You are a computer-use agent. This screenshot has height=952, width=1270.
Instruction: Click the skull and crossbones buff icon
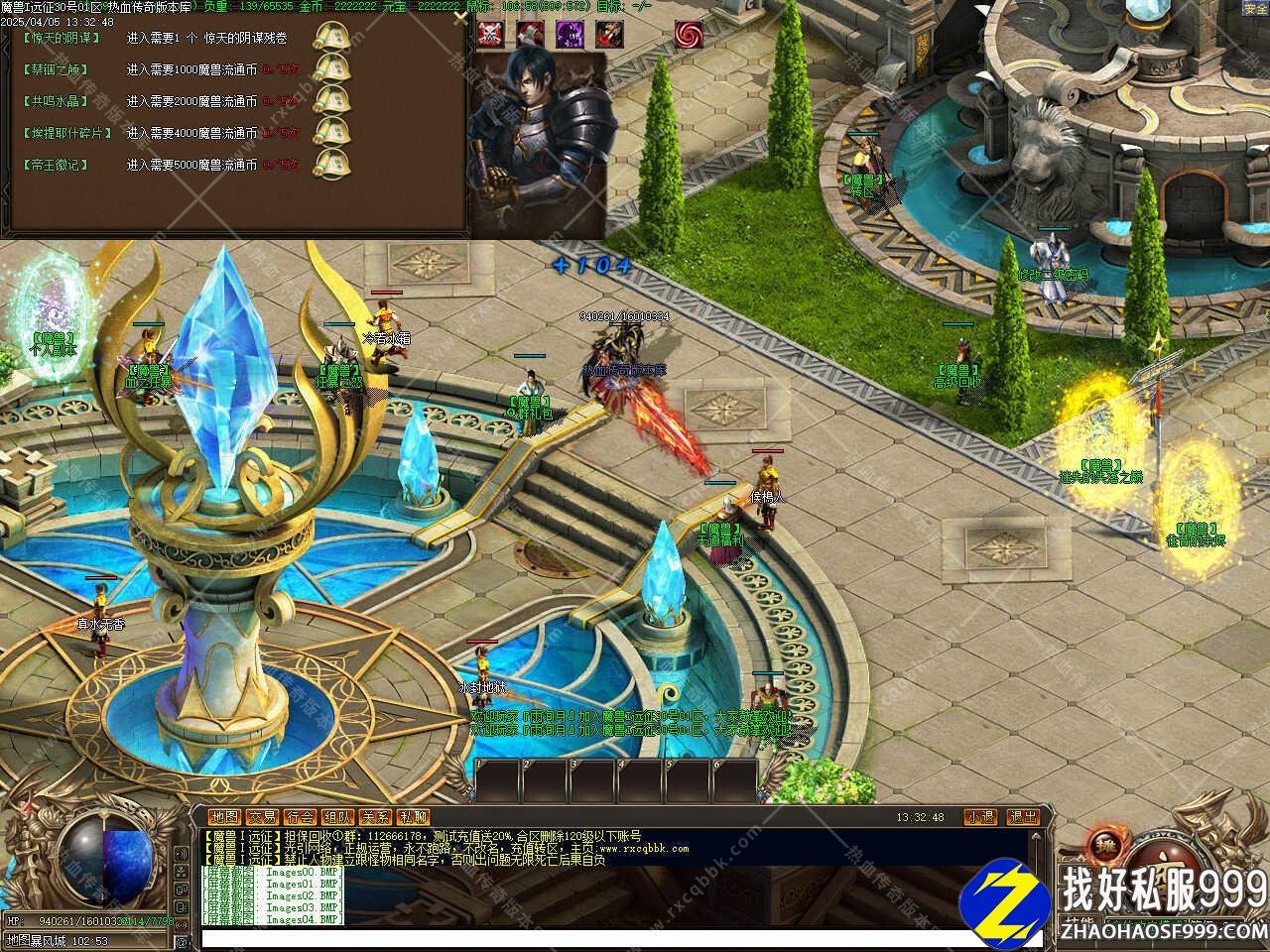point(491,34)
